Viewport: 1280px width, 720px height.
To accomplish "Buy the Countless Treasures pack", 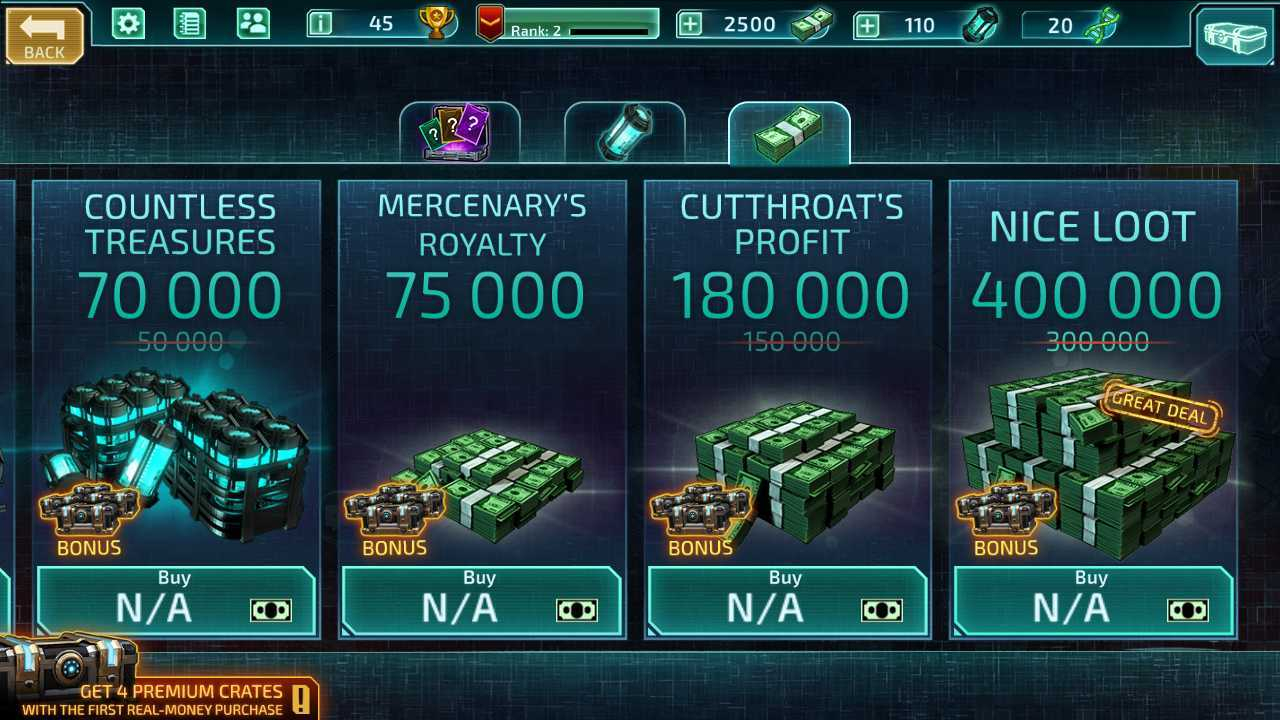I will click(177, 600).
